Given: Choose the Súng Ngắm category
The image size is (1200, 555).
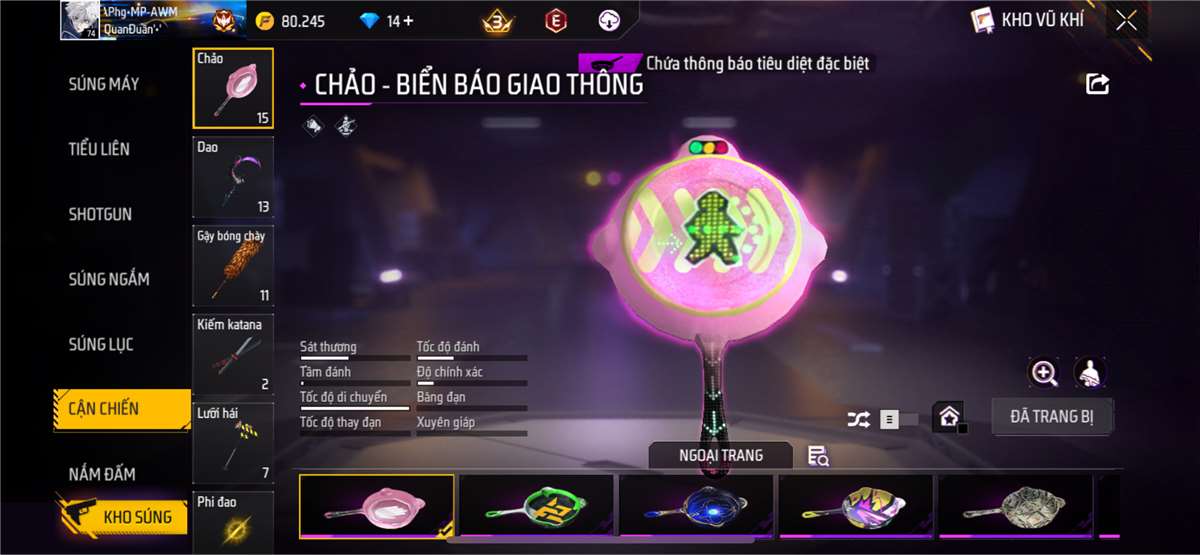Looking at the screenshot, I should tap(109, 279).
